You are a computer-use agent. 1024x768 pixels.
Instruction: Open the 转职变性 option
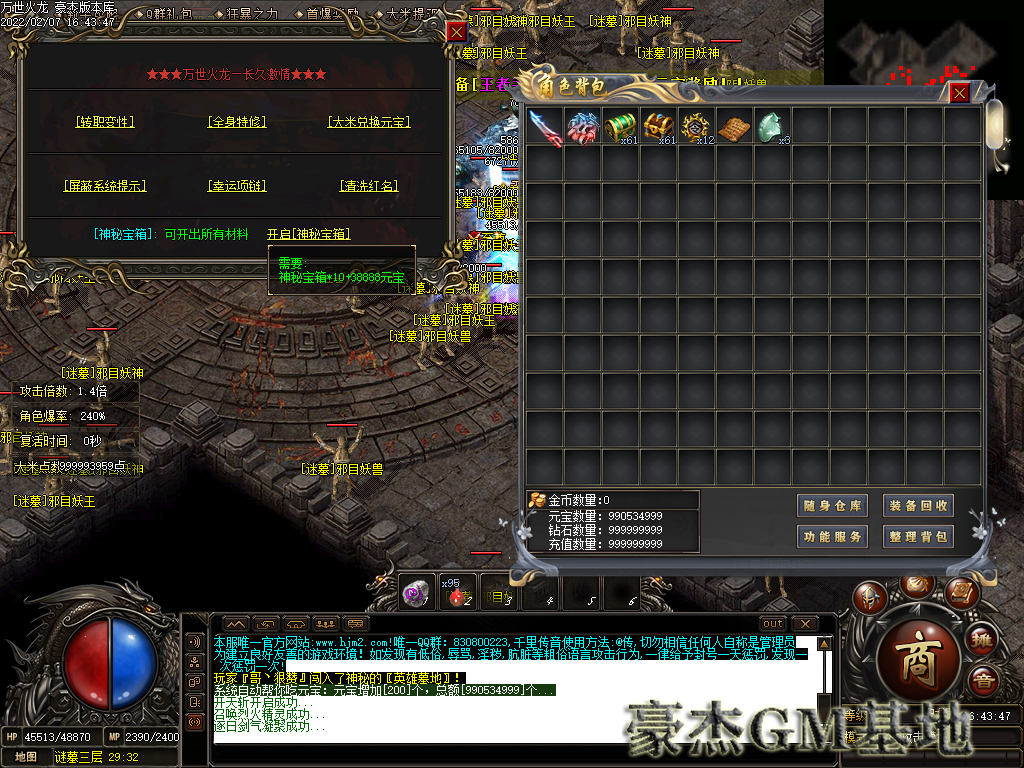point(105,122)
